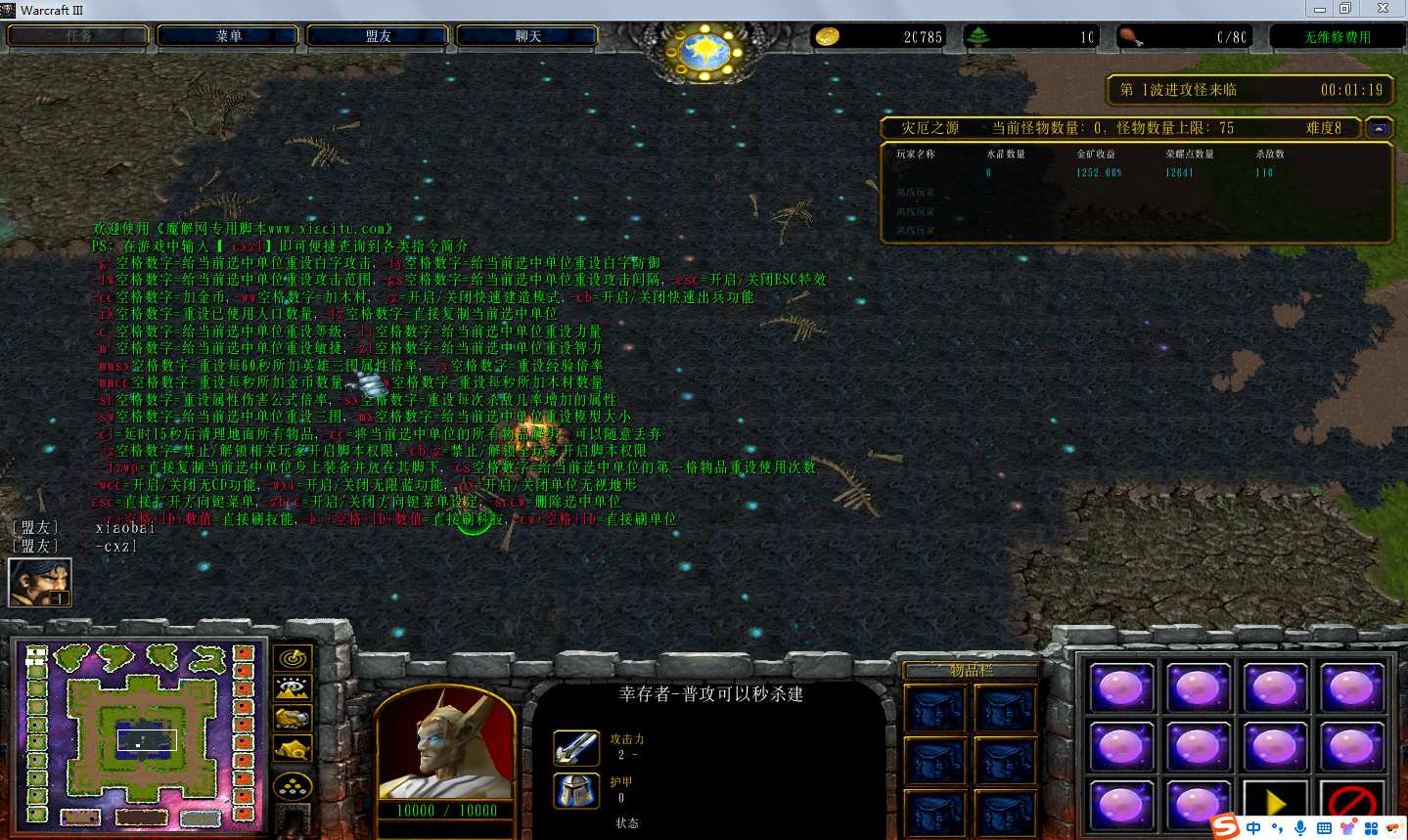Select the hero portrait icon

pos(40,582)
